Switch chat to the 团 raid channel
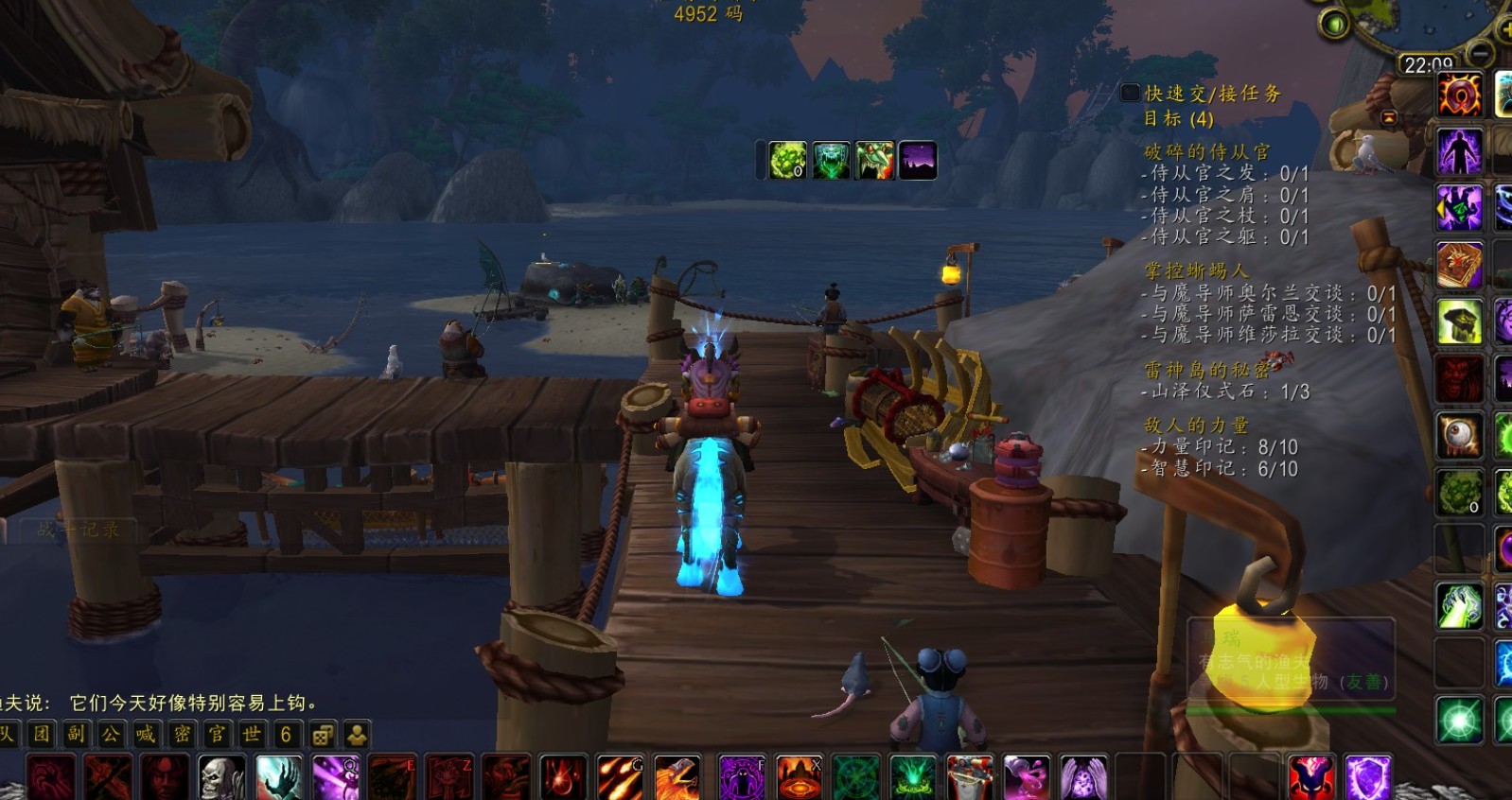Screen dimensions: 1512x800 [42, 734]
